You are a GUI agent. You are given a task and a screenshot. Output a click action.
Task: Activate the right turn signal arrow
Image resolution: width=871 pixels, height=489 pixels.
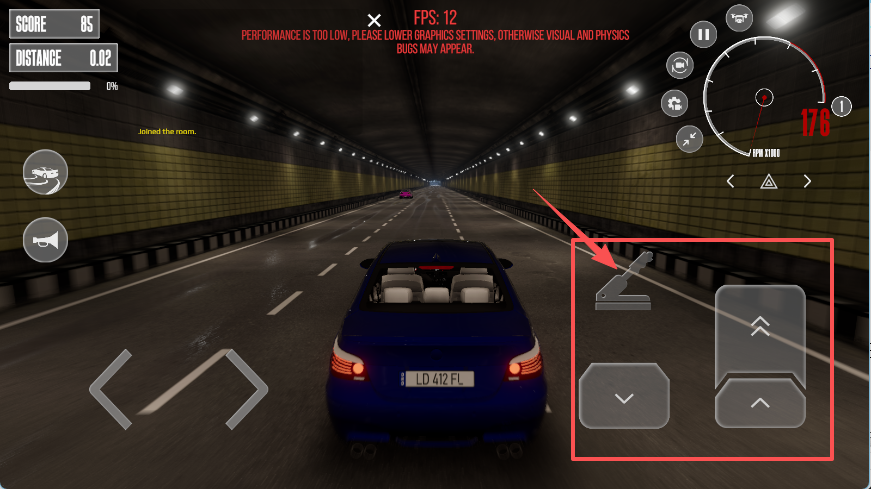(807, 181)
